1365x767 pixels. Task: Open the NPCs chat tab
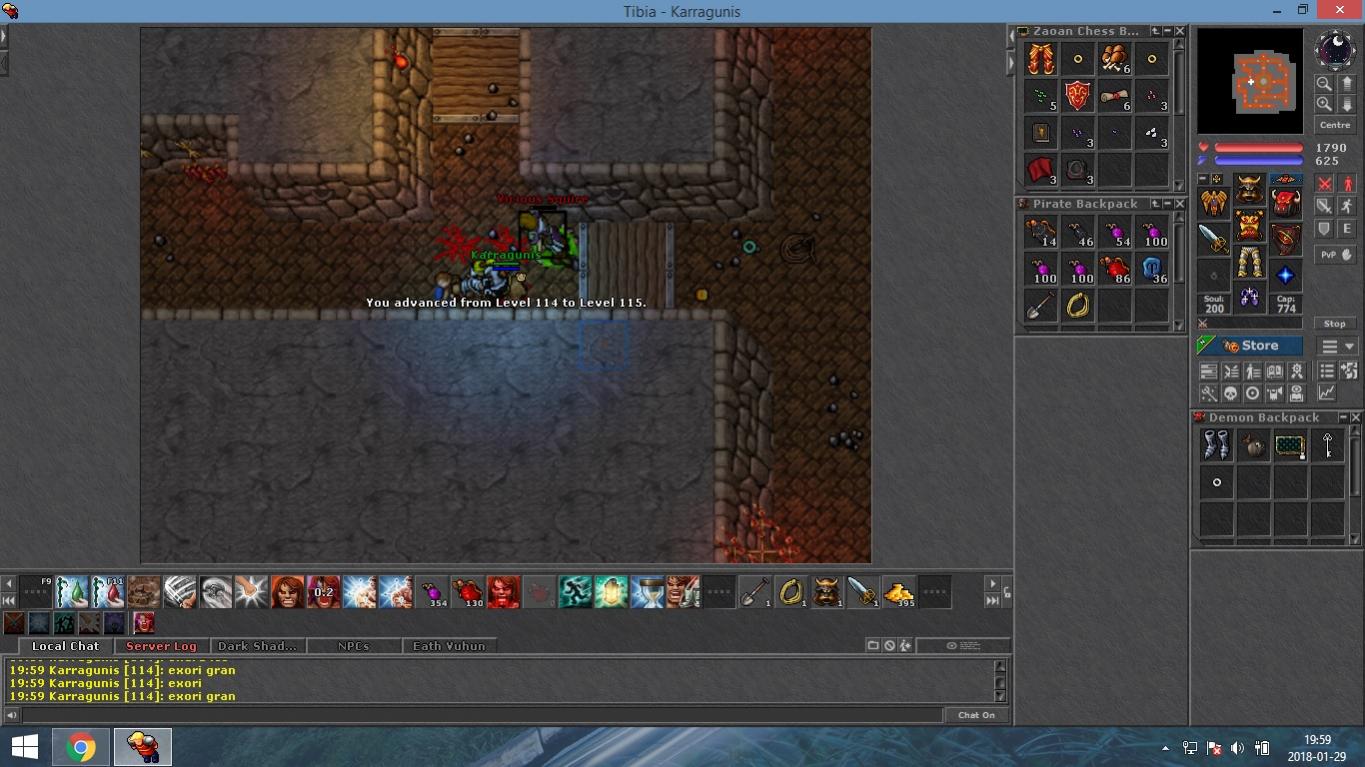tap(353, 646)
